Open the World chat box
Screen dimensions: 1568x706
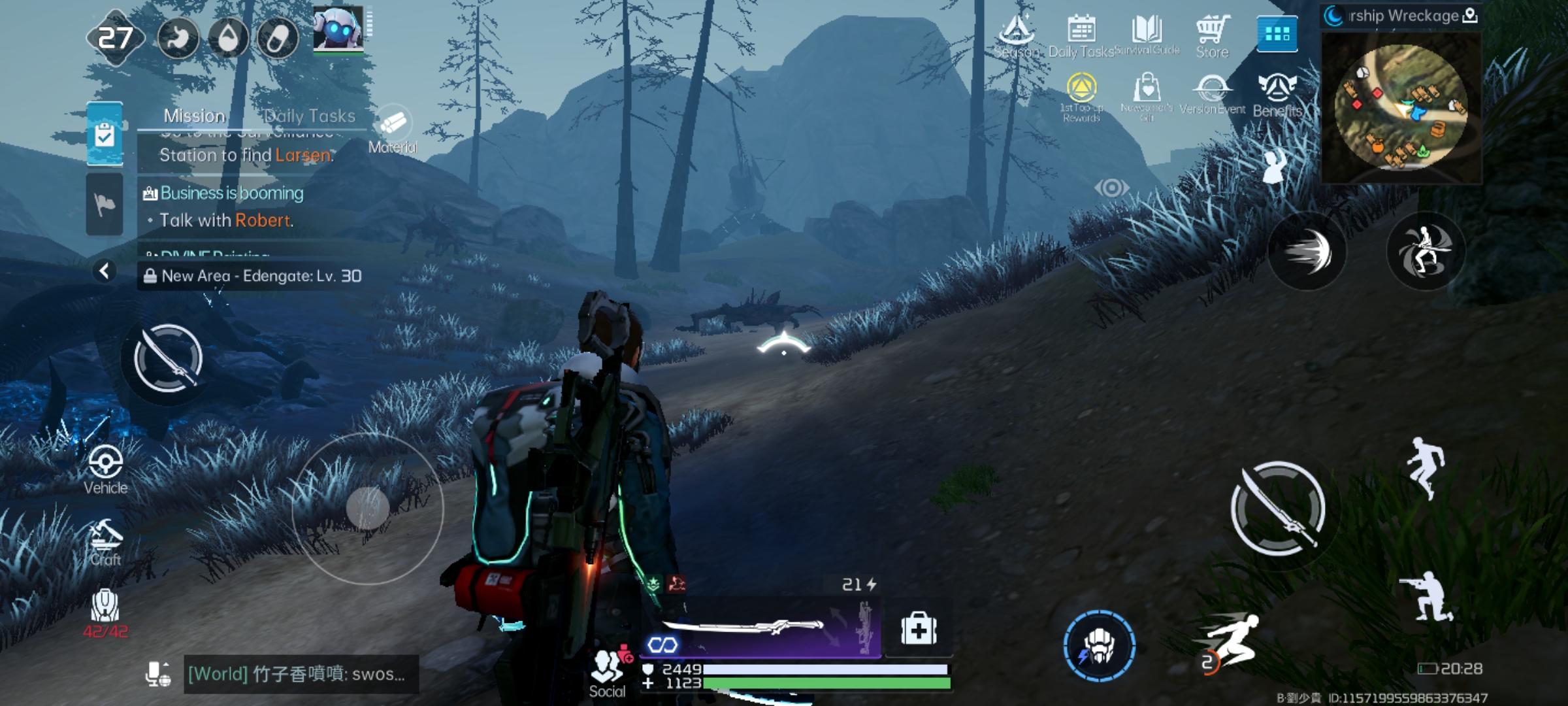pos(299,674)
